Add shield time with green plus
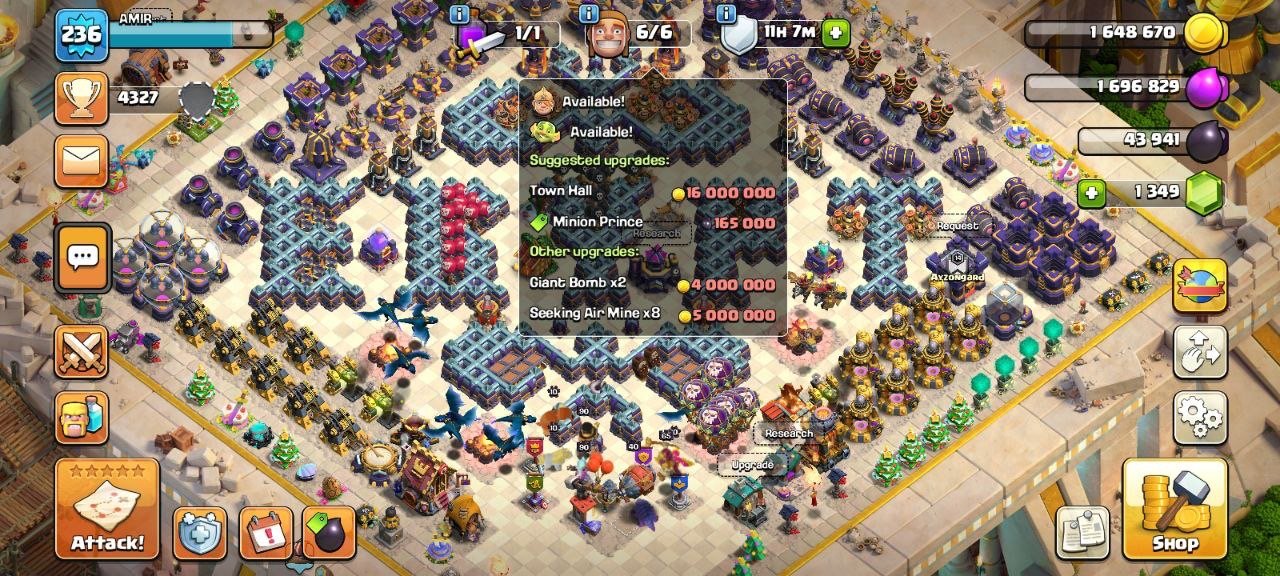Screen dimensions: 1280x576 click(x=836, y=34)
